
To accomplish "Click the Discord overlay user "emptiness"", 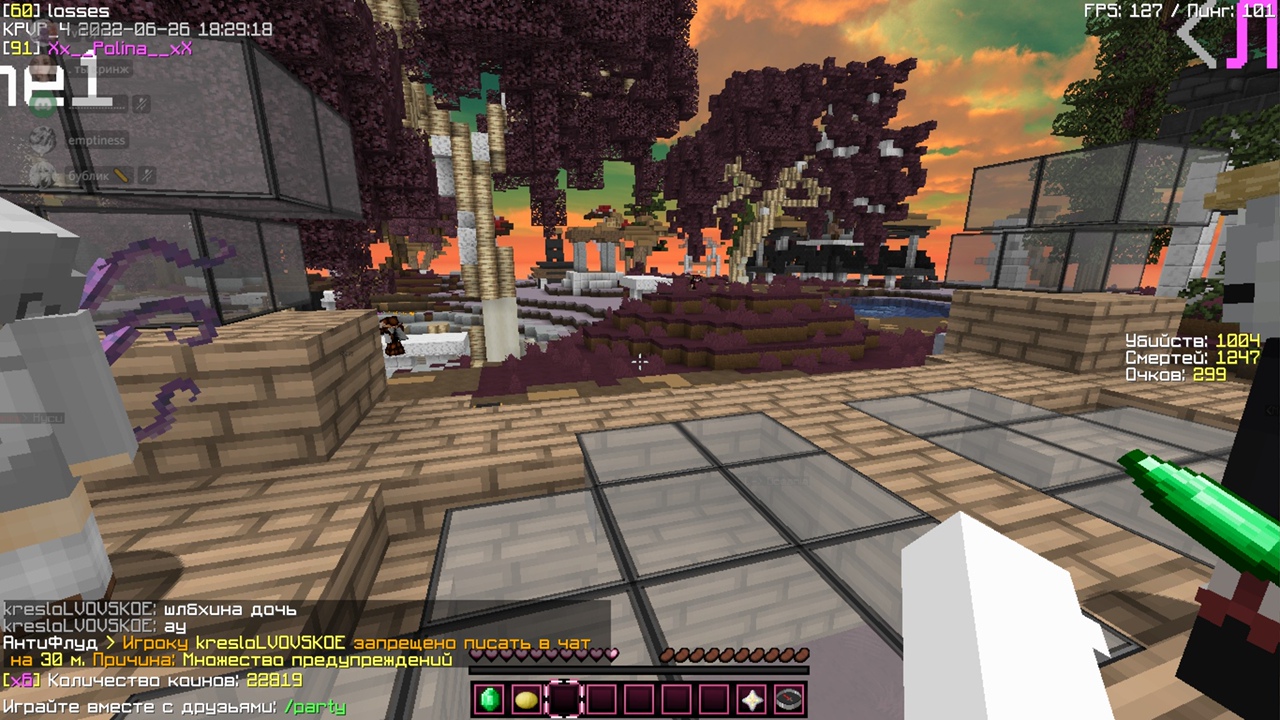I will pyautogui.click(x=95, y=141).
